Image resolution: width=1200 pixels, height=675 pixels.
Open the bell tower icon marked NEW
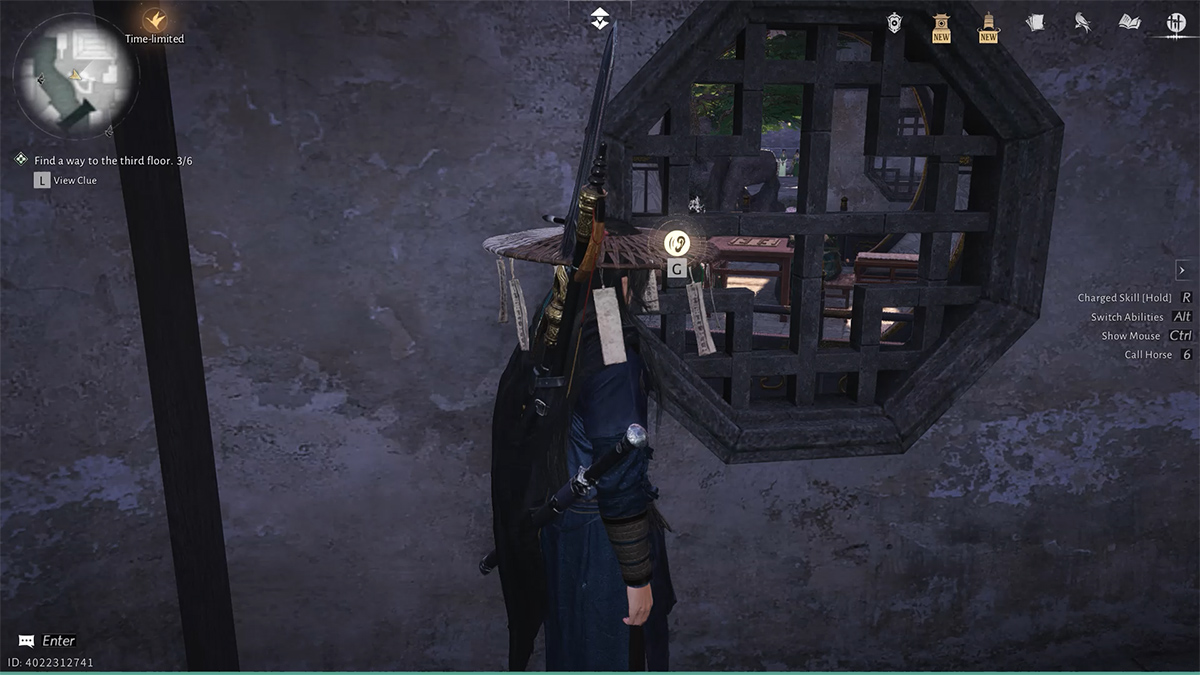pos(988,24)
